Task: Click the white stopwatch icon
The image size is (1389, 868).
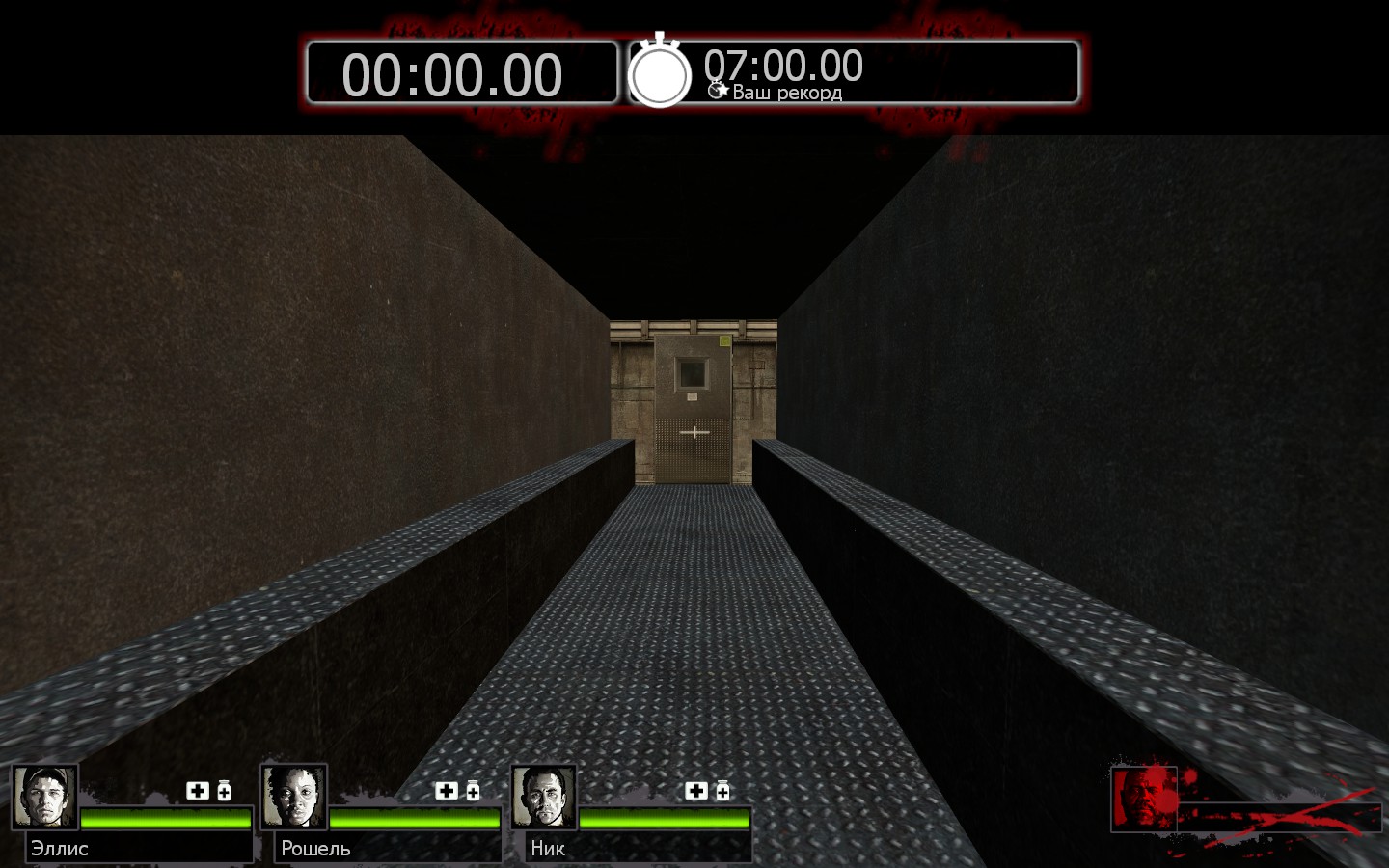Action: click(660, 72)
